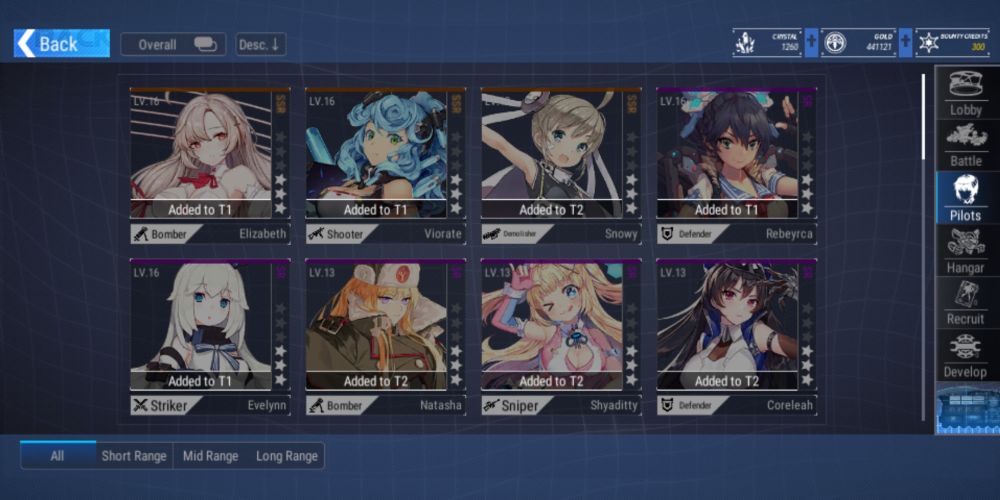Screen dimensions: 1000x500
Task: Filter the list to Long Range
Action: pos(287,456)
